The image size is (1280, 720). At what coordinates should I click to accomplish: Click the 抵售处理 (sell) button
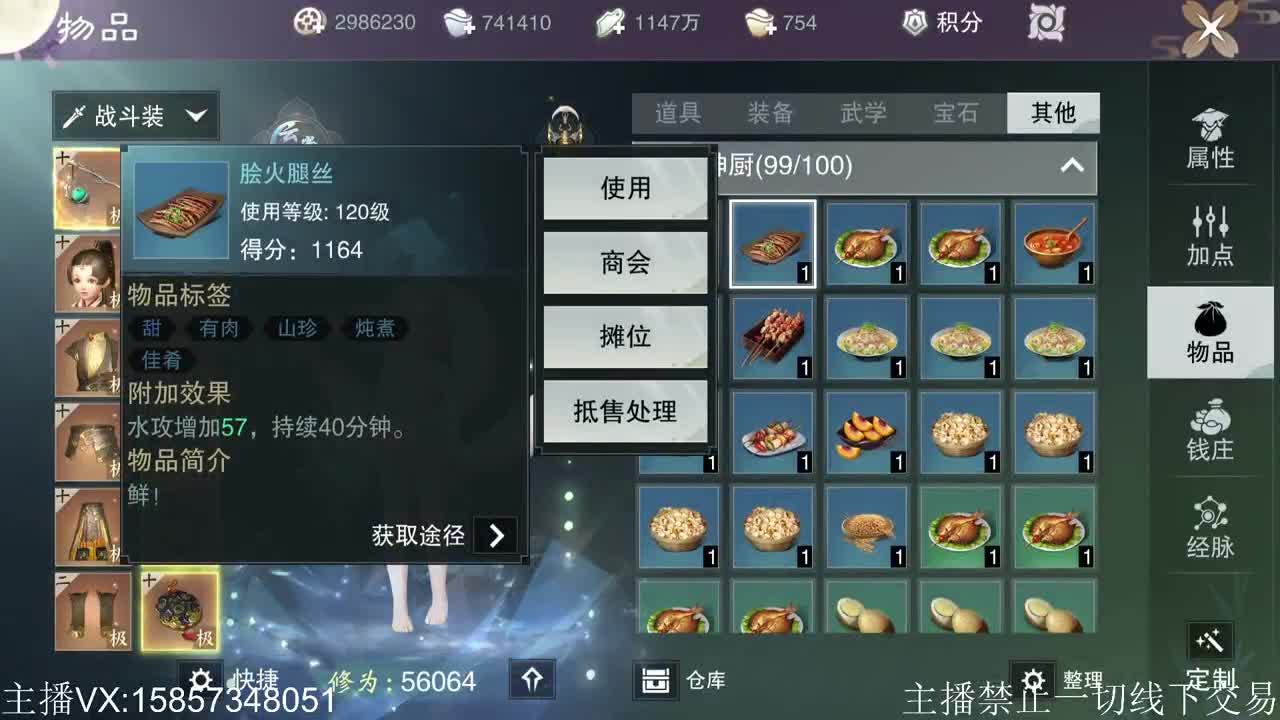click(x=625, y=410)
